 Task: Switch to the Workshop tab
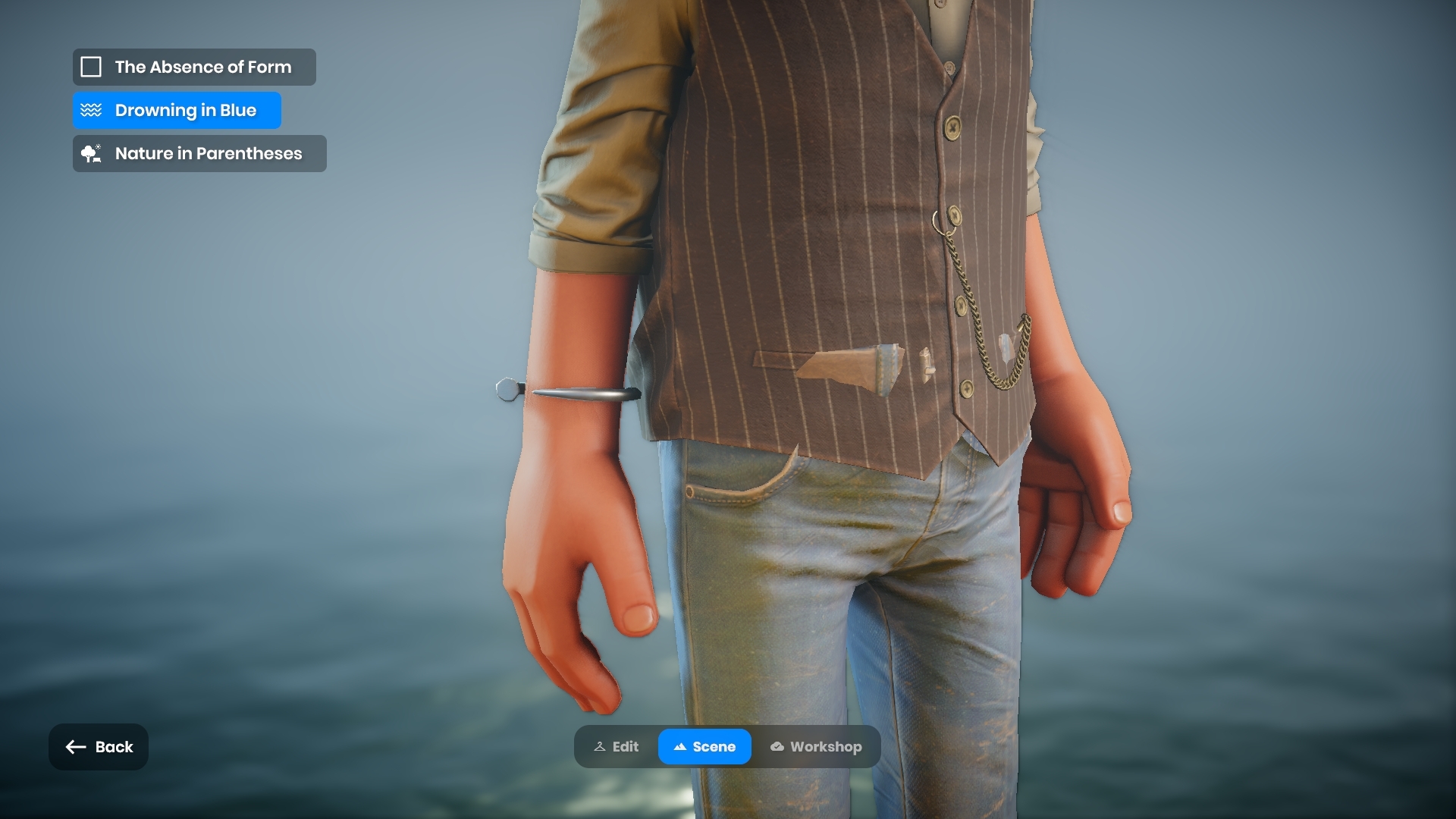pos(816,747)
